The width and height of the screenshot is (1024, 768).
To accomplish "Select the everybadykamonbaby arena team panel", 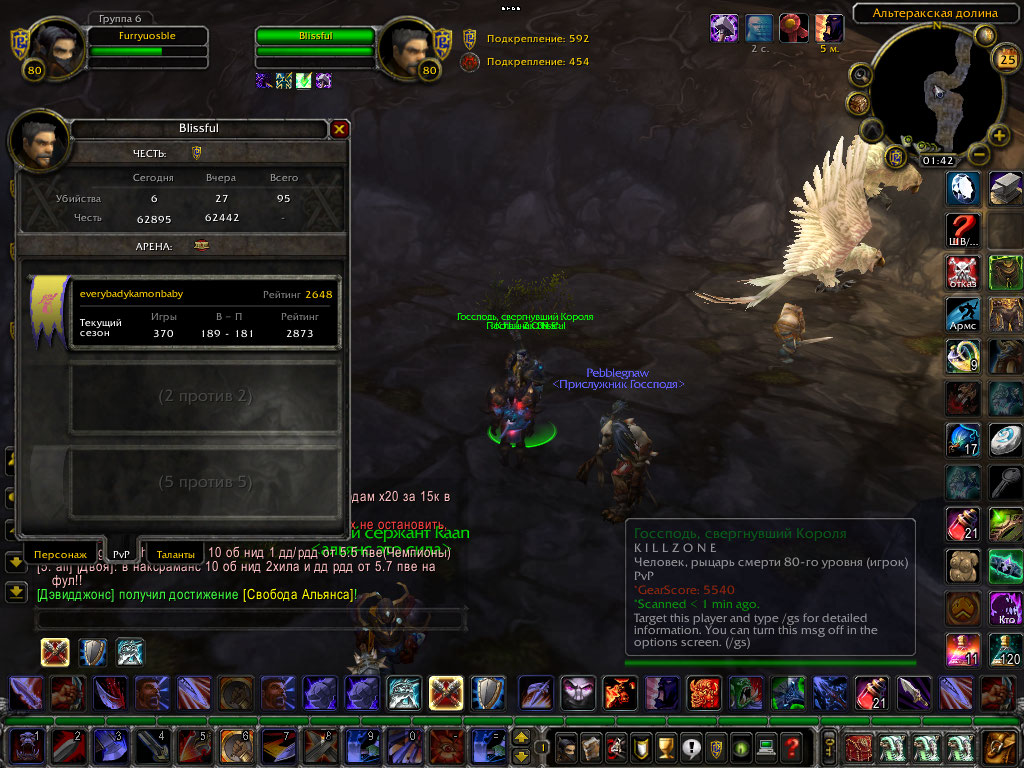I will click(x=205, y=313).
